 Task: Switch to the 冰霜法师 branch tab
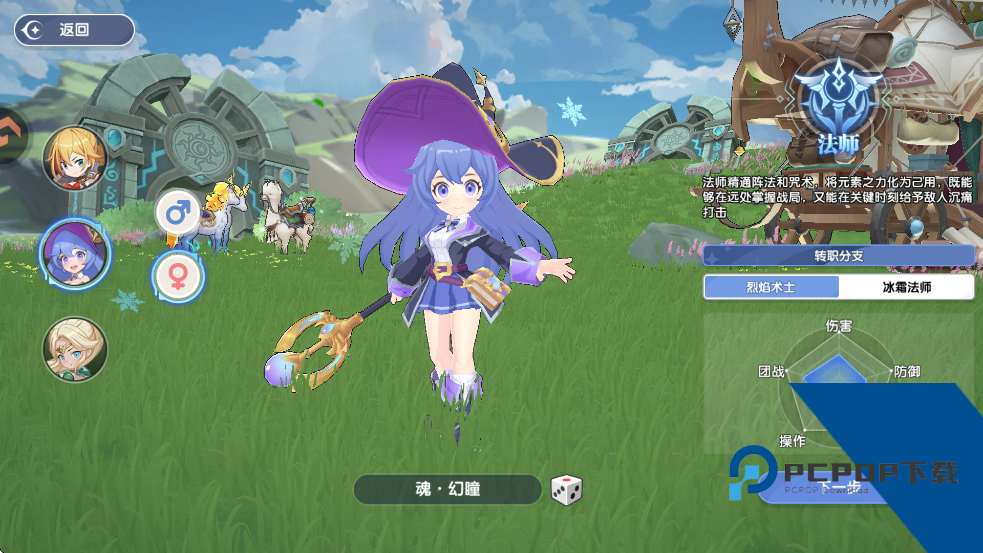click(906, 287)
